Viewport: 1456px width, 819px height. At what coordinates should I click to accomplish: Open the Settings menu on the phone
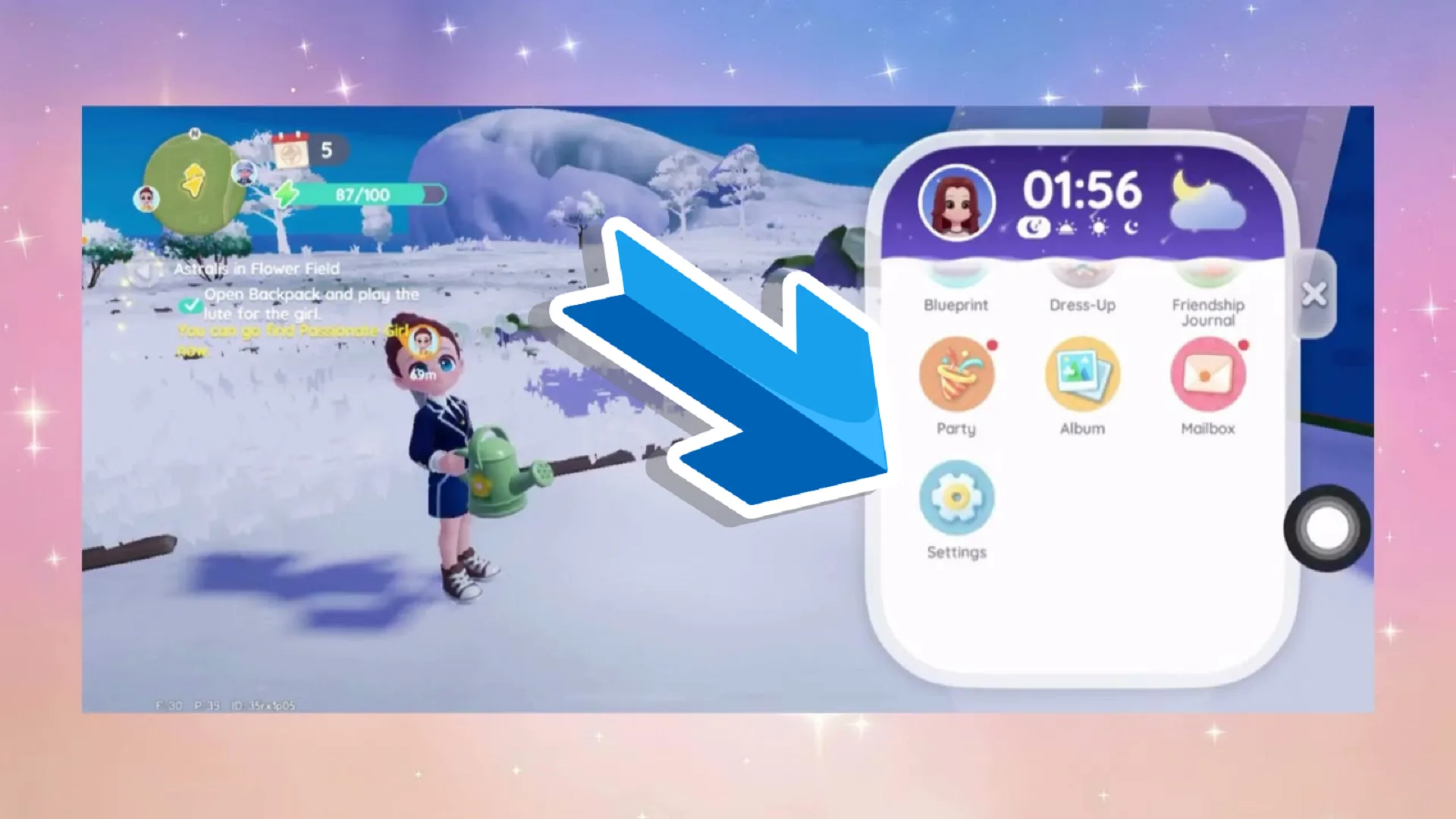click(956, 497)
